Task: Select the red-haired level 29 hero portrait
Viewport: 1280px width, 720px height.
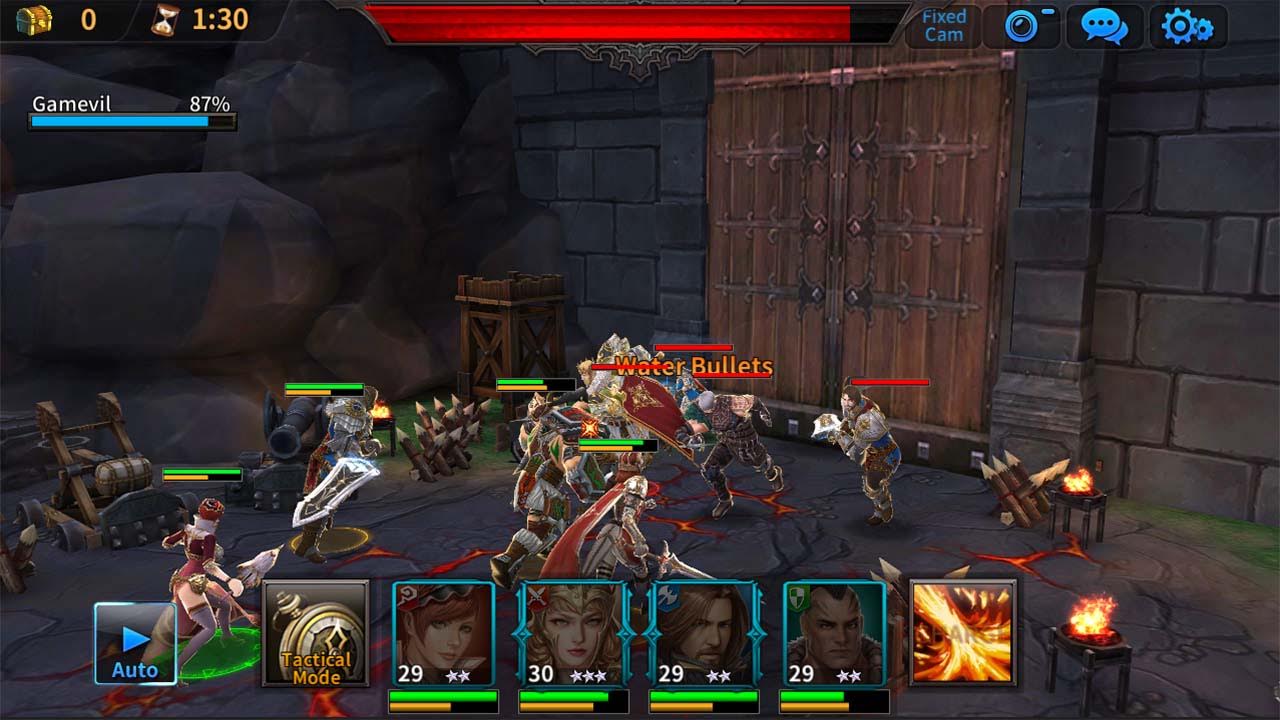Action: tap(443, 633)
